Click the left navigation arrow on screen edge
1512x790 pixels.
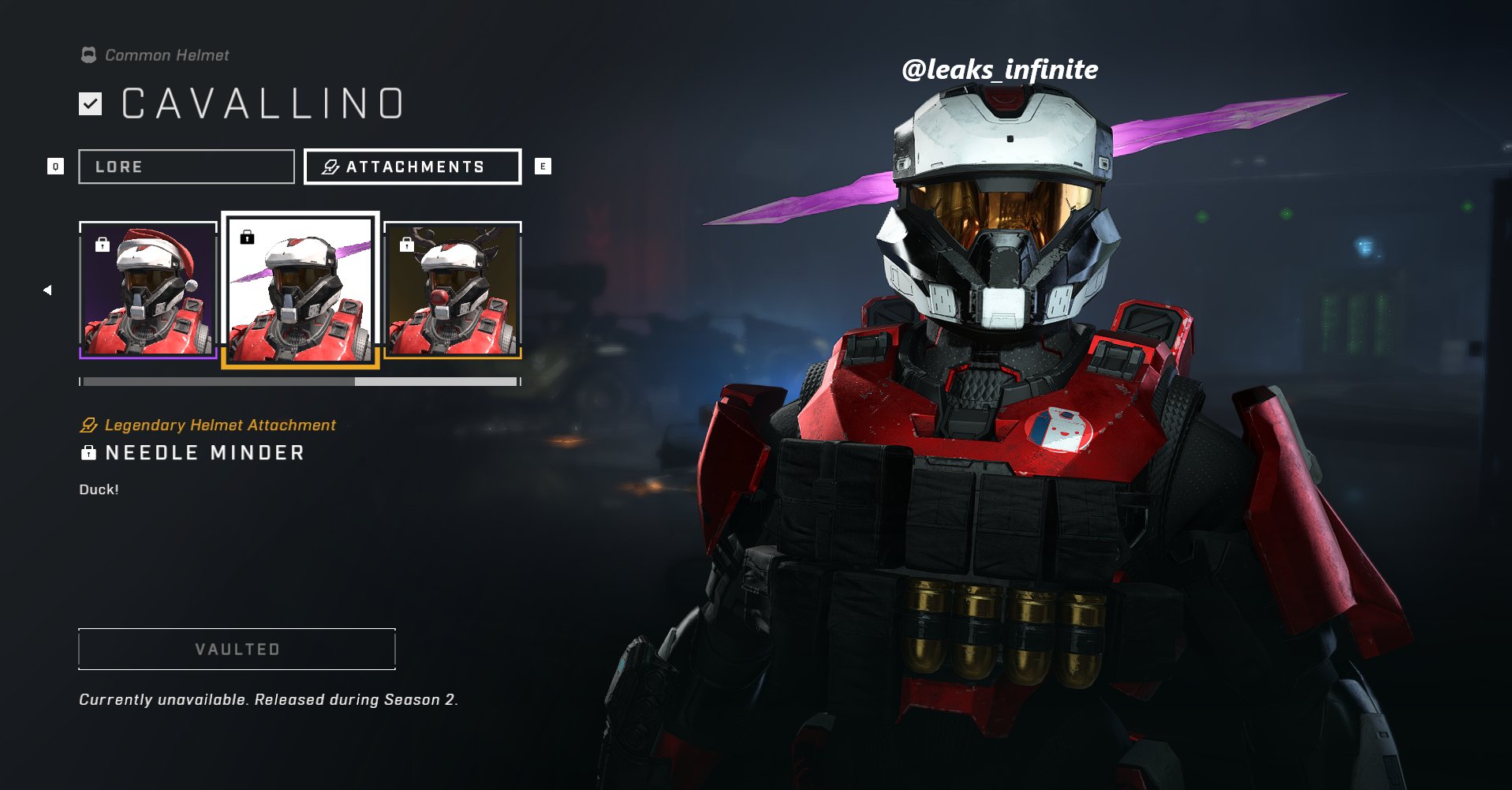pyautogui.click(x=47, y=290)
